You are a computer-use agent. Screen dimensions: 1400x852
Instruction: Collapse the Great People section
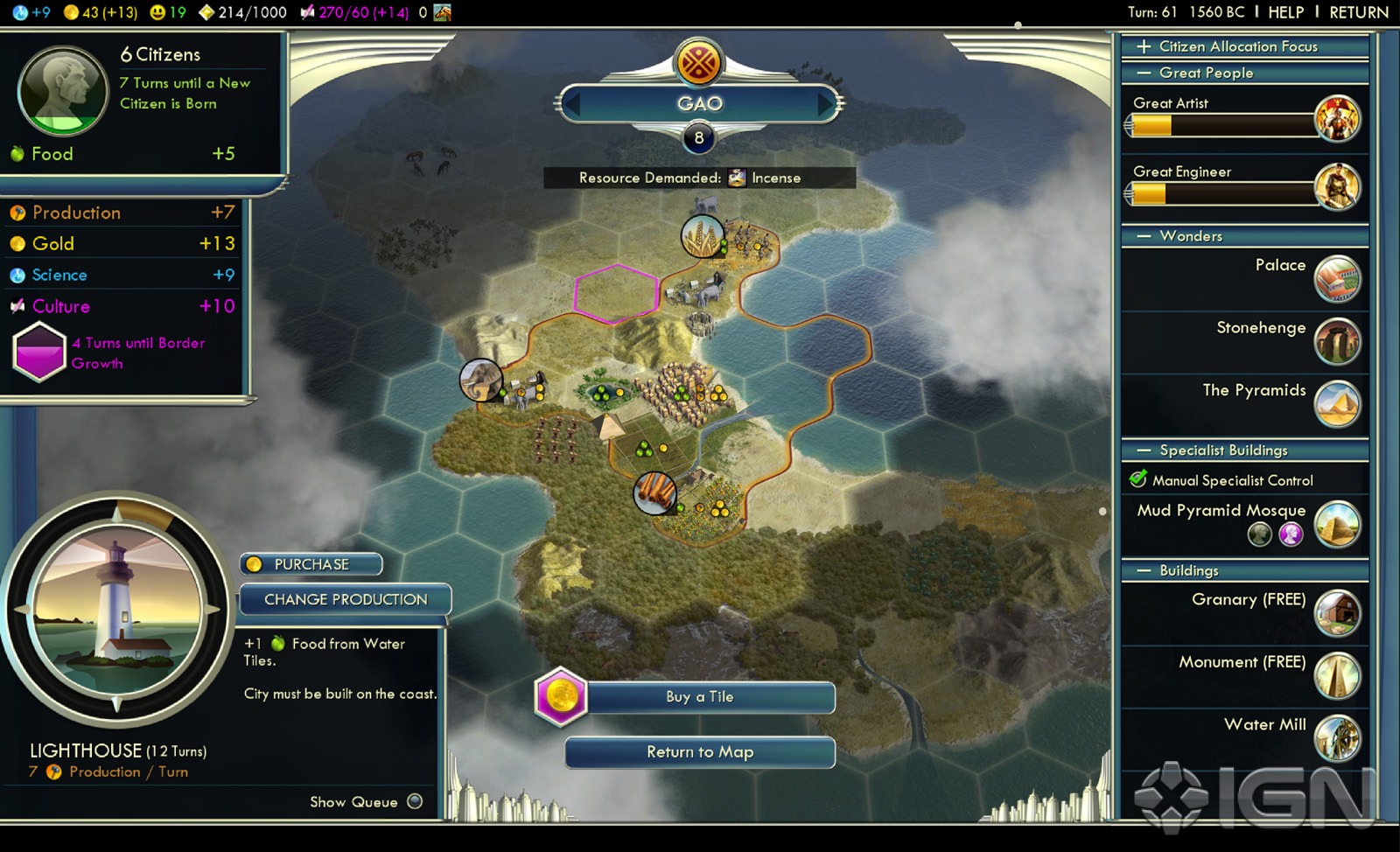(x=1143, y=73)
